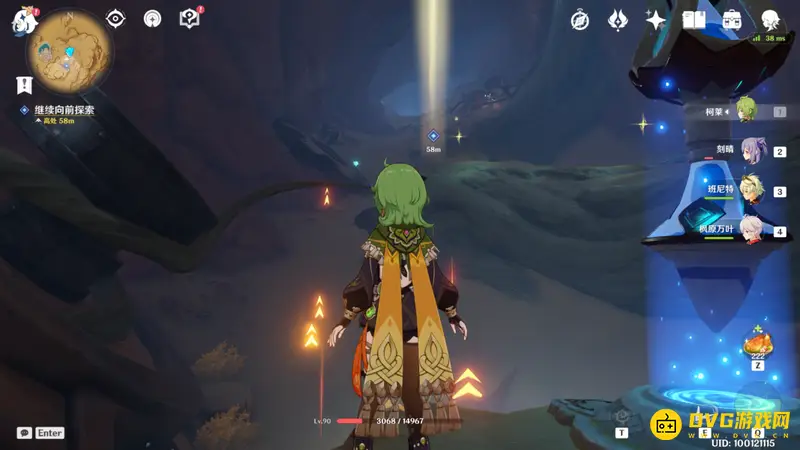This screenshot has width=800, height=450.
Task: Open the chat bubble icon
Action: 24,433
